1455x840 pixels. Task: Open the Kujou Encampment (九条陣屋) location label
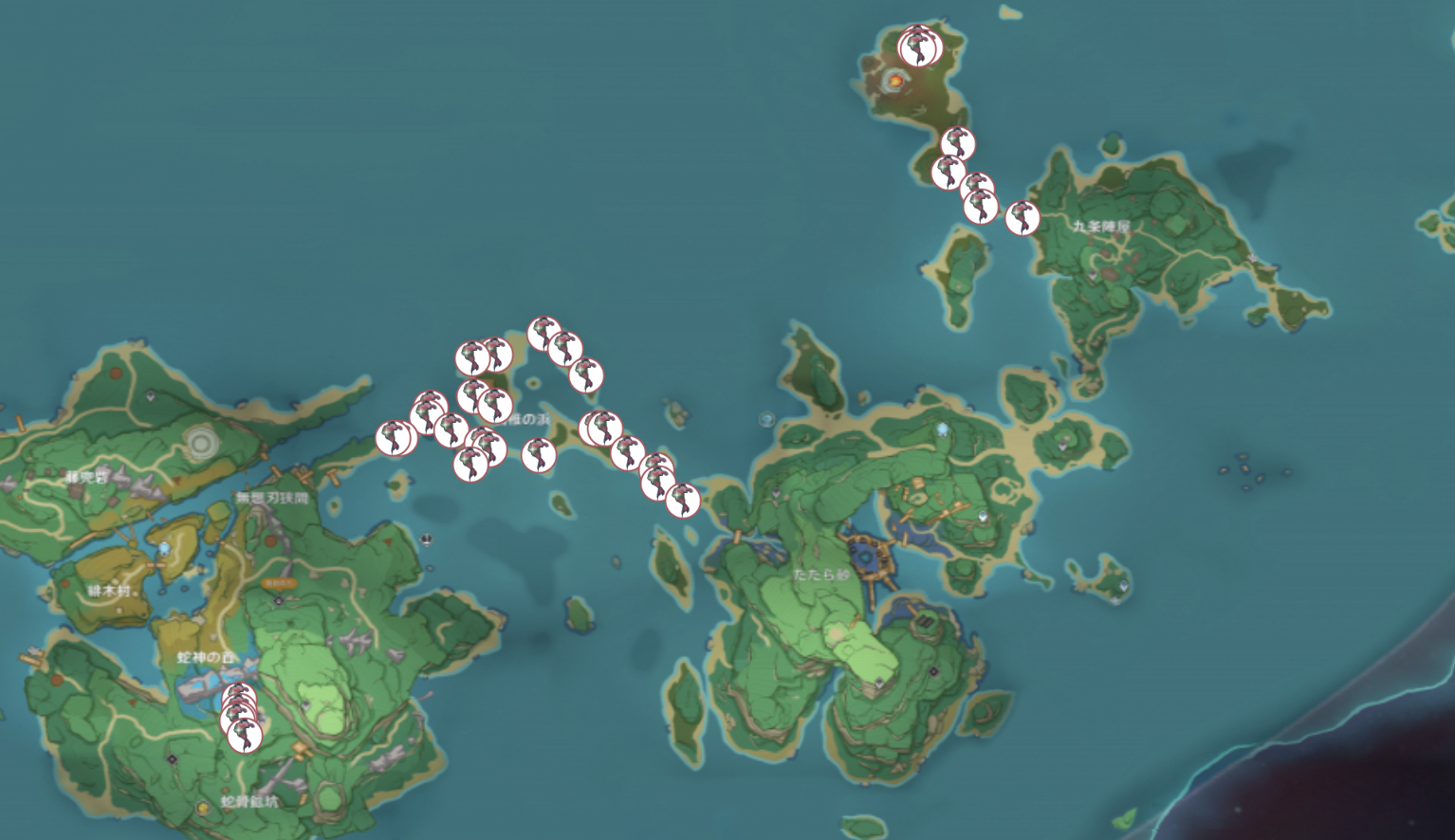(x=1102, y=227)
